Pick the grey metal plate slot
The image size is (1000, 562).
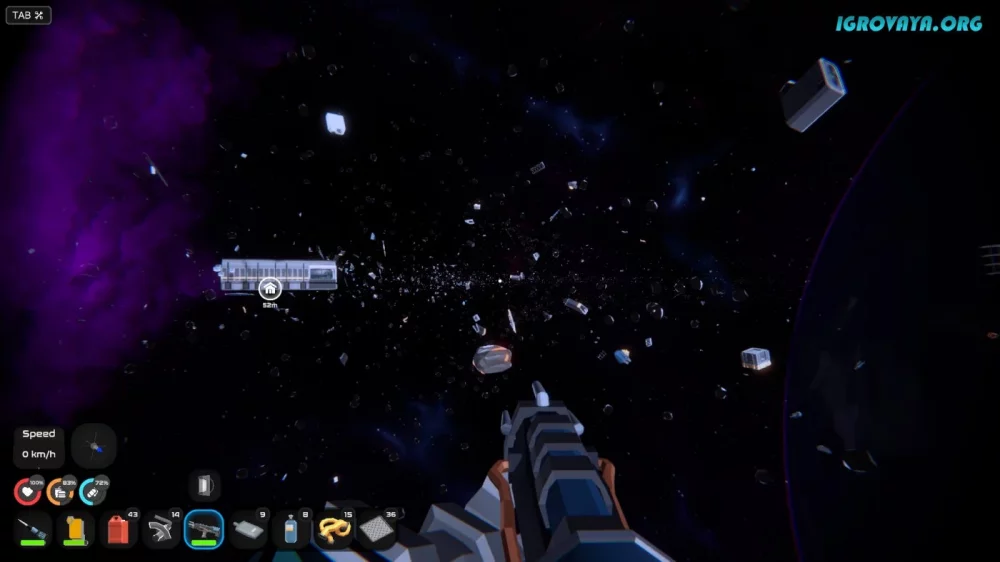247,529
